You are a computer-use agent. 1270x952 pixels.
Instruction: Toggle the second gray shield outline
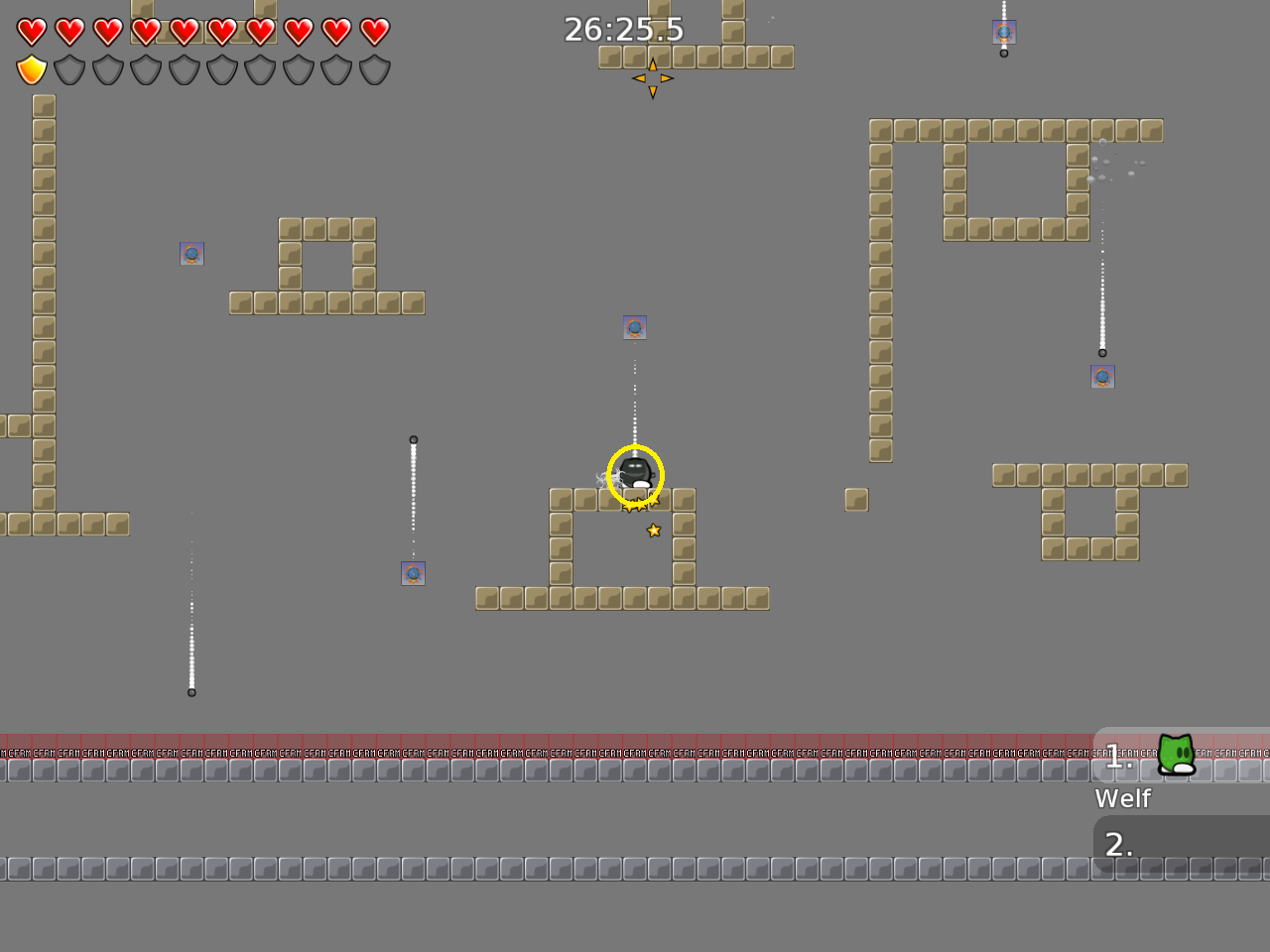[69, 69]
